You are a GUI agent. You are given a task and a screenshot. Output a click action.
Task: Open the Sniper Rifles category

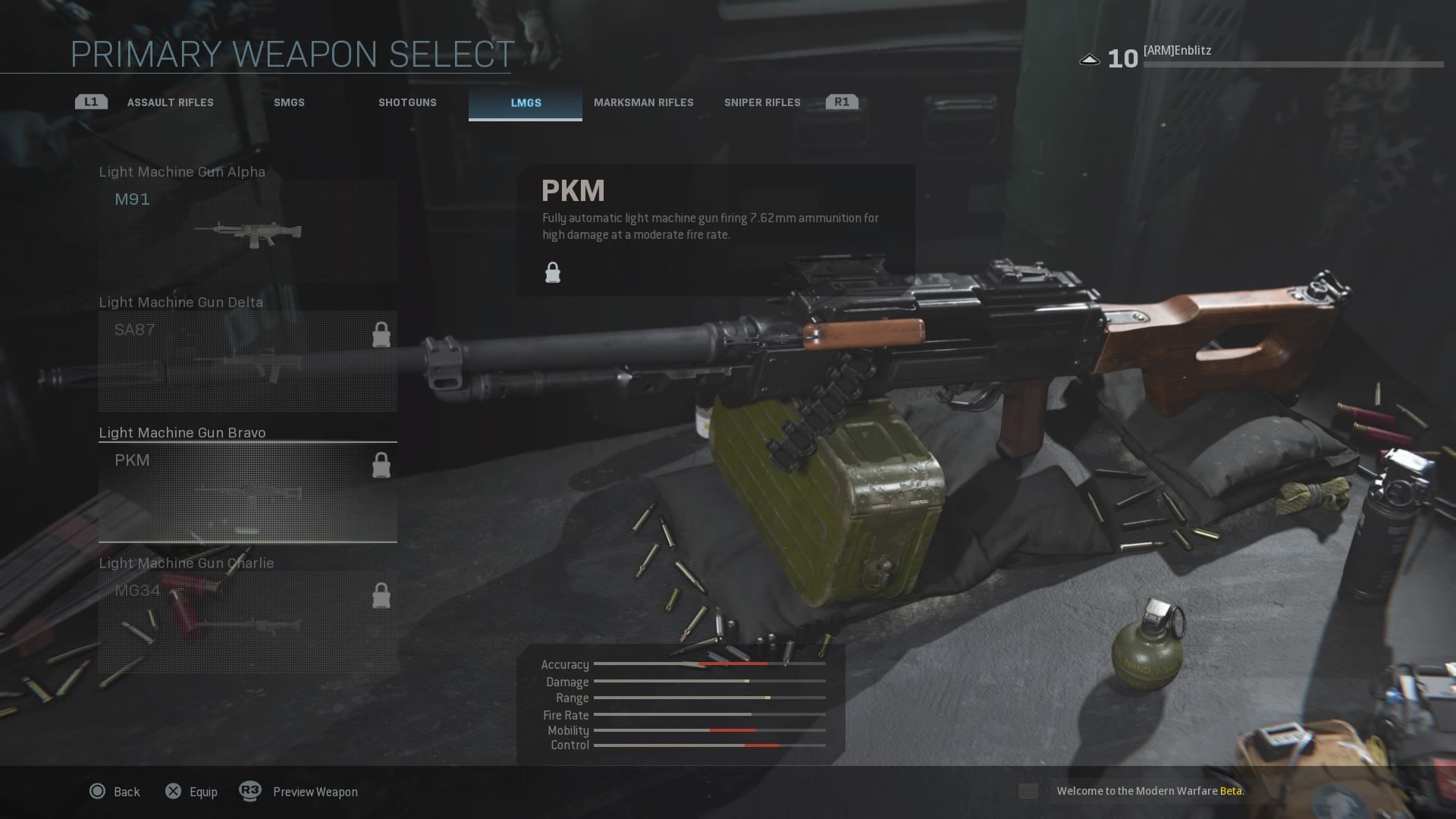click(761, 102)
